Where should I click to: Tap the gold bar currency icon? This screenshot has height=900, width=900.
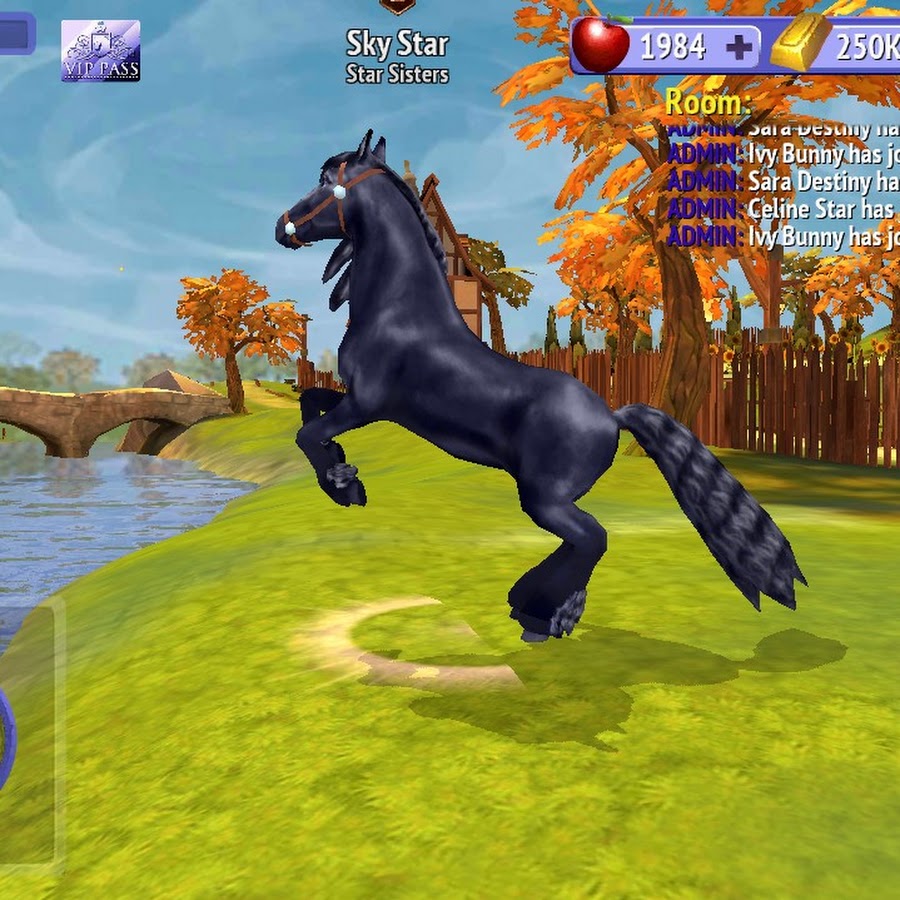click(x=801, y=44)
